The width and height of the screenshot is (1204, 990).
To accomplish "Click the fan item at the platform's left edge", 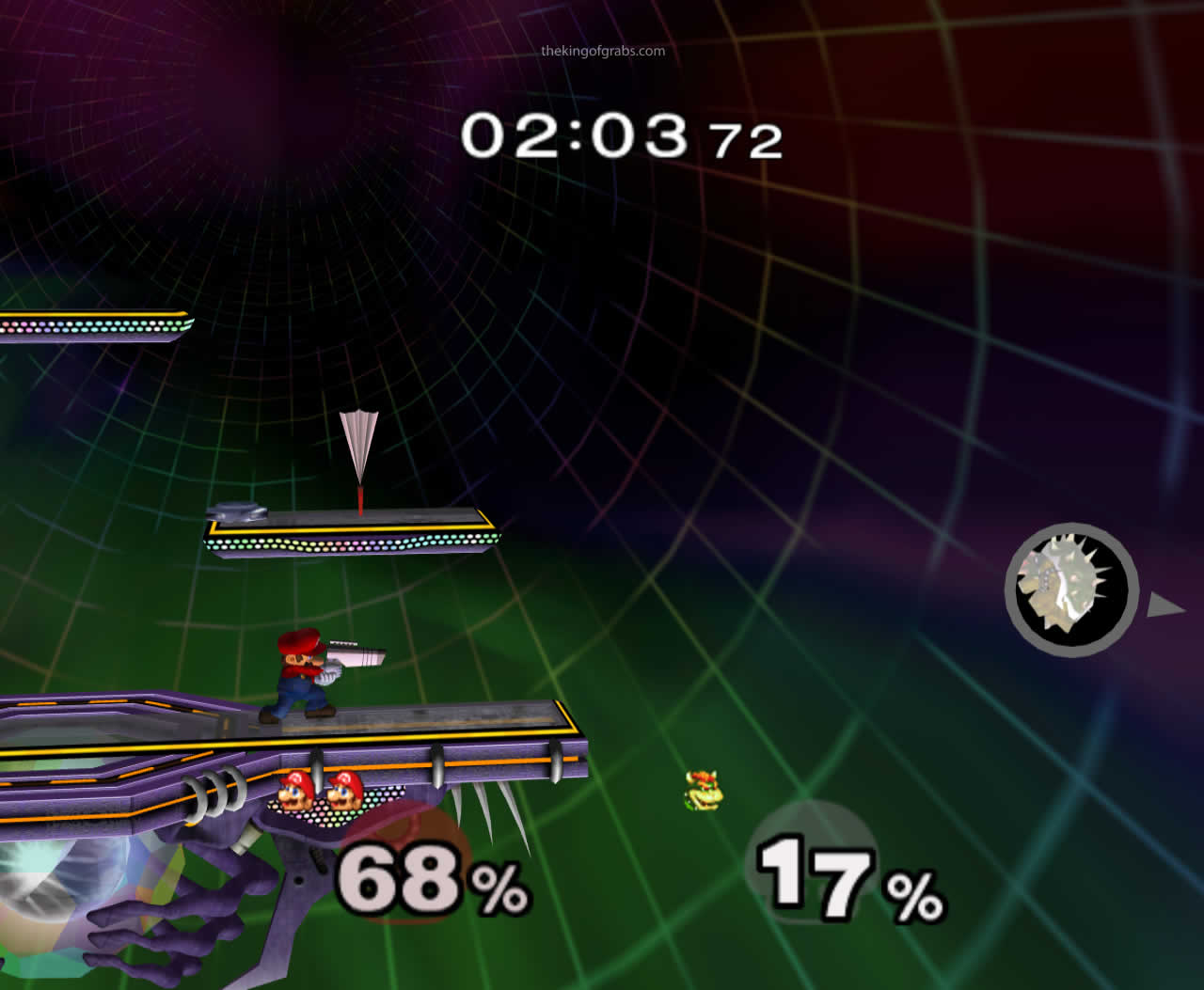I will 238,513.
